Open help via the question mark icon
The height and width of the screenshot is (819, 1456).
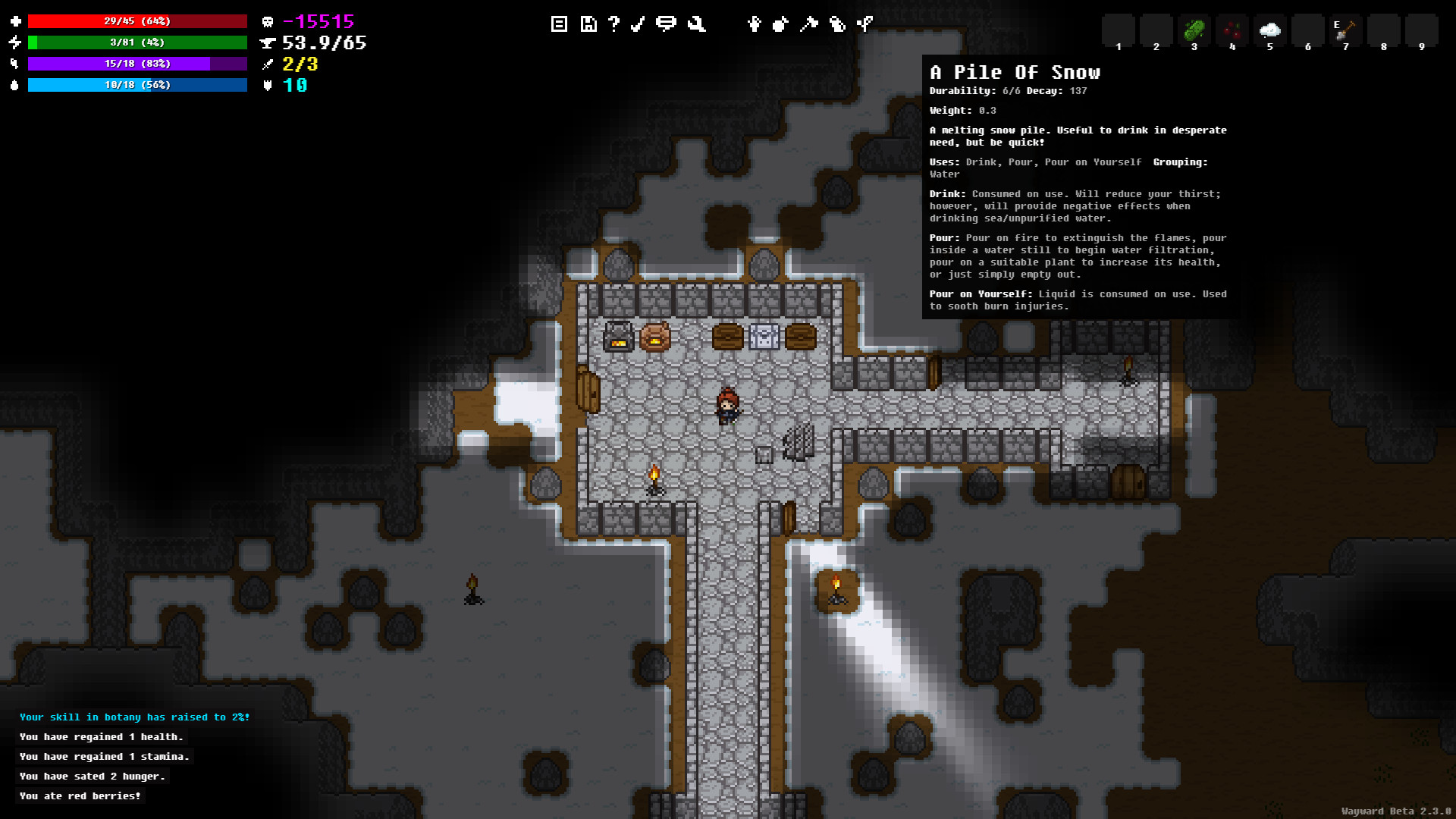pos(613,24)
